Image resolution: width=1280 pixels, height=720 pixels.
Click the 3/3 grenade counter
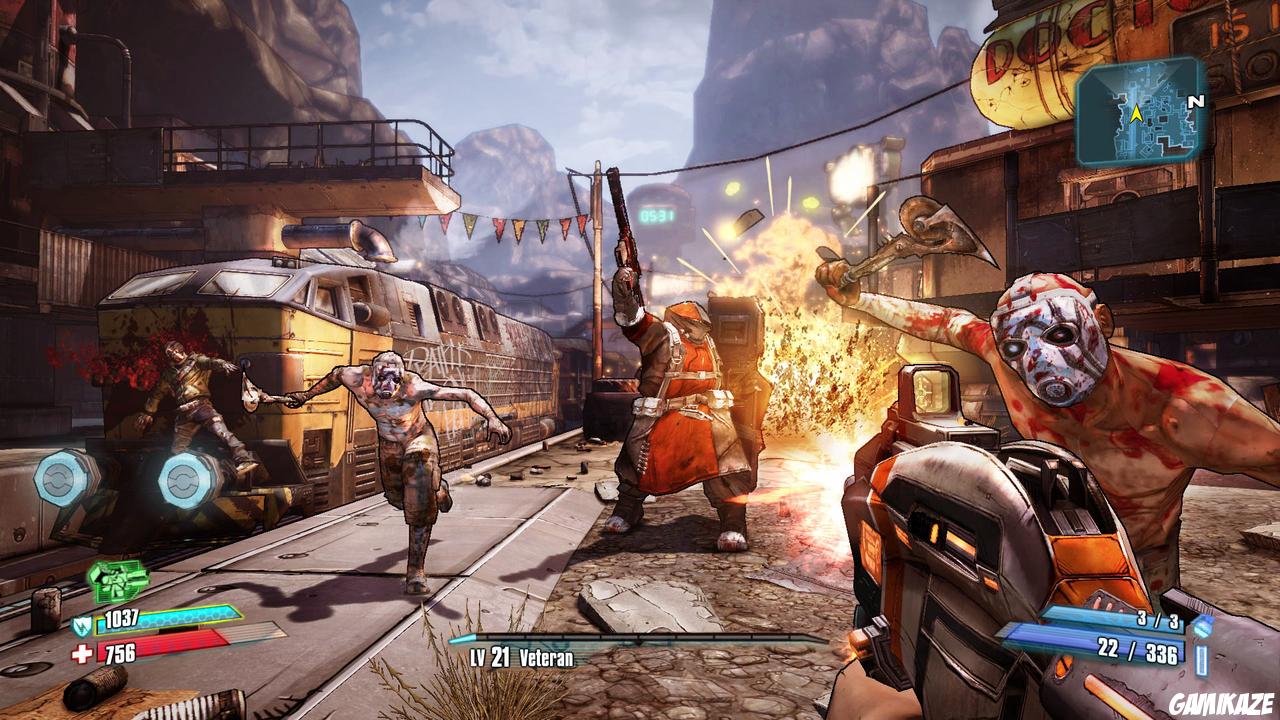pos(1159,619)
